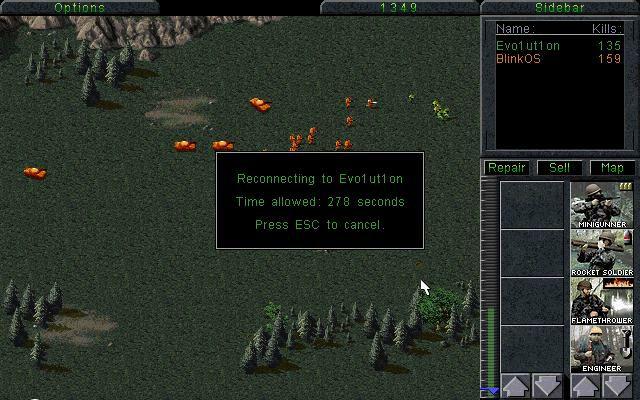The width and height of the screenshot is (640, 400).
Task: Open the Options menu
Action: [79, 7]
